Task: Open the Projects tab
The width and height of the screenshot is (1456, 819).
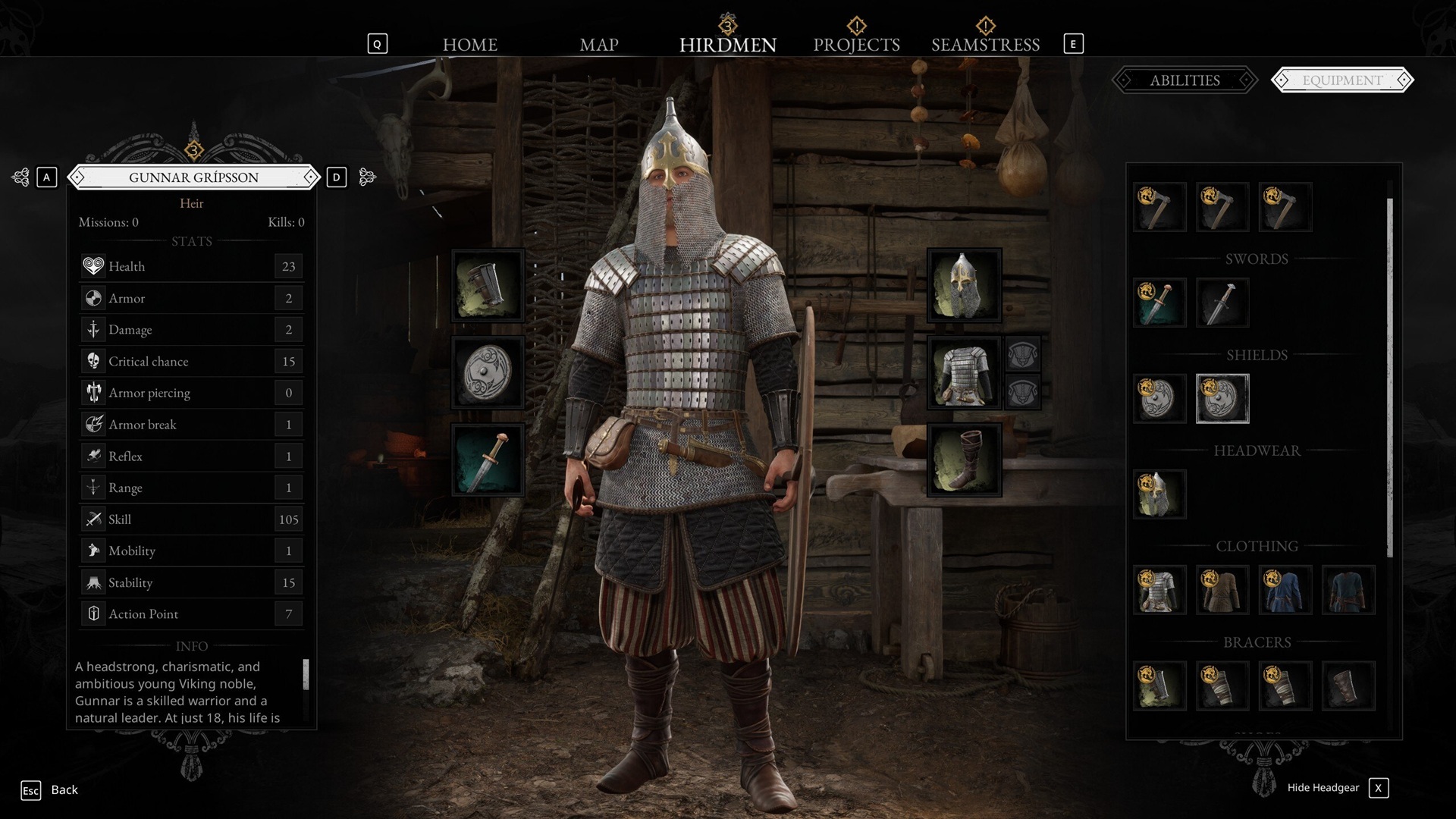Action: pyautogui.click(x=856, y=45)
